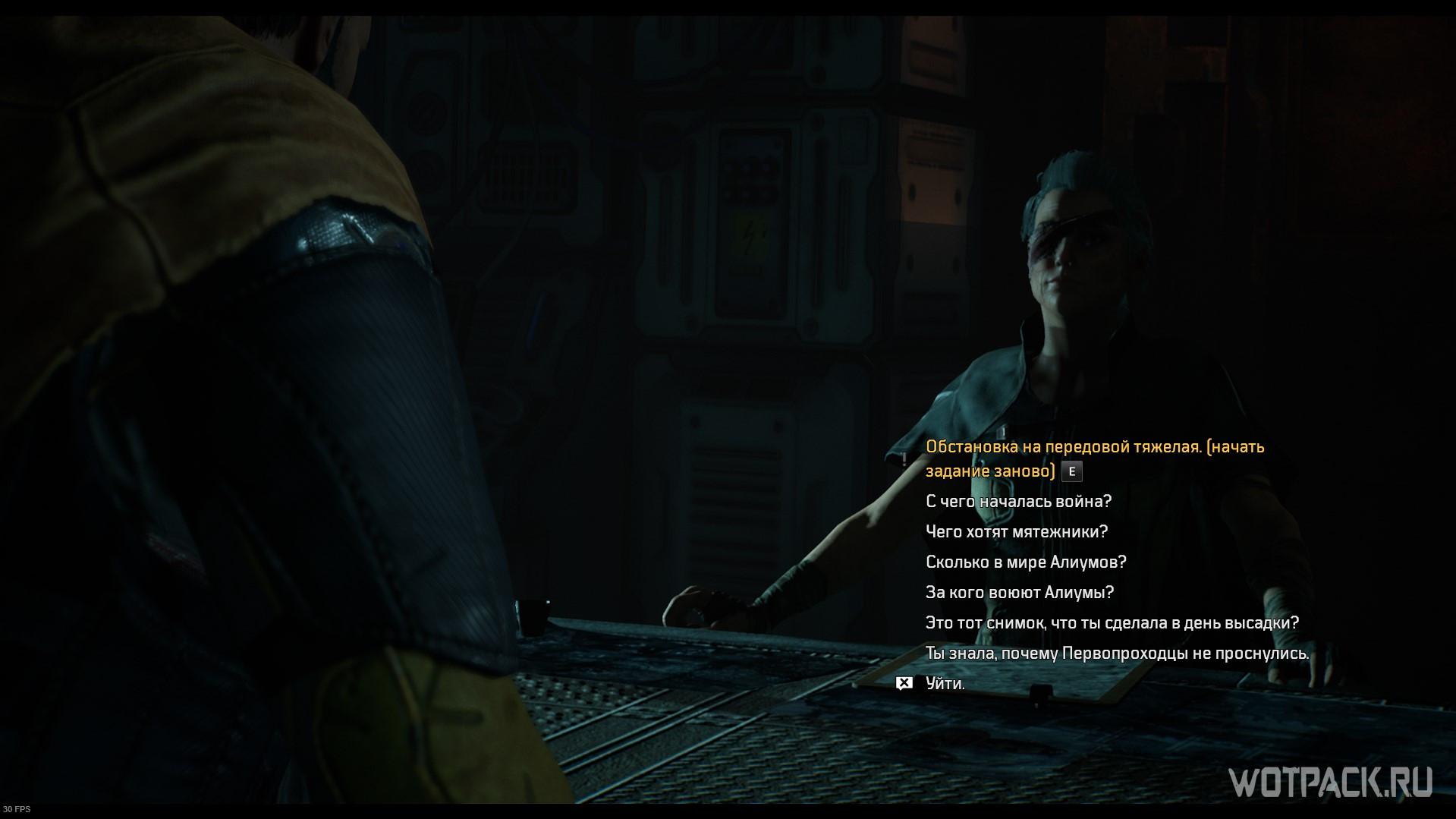The width and height of the screenshot is (1456, 819).
Task: Leave conversation with 'Уйти' option
Action: point(945,684)
